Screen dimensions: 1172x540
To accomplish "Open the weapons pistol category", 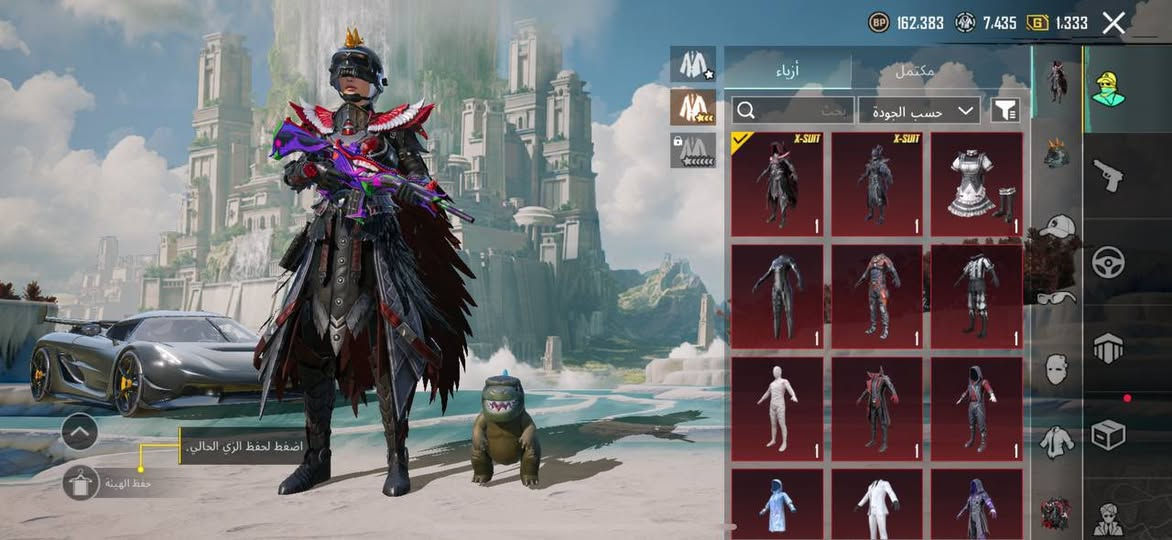I will click(x=1108, y=176).
